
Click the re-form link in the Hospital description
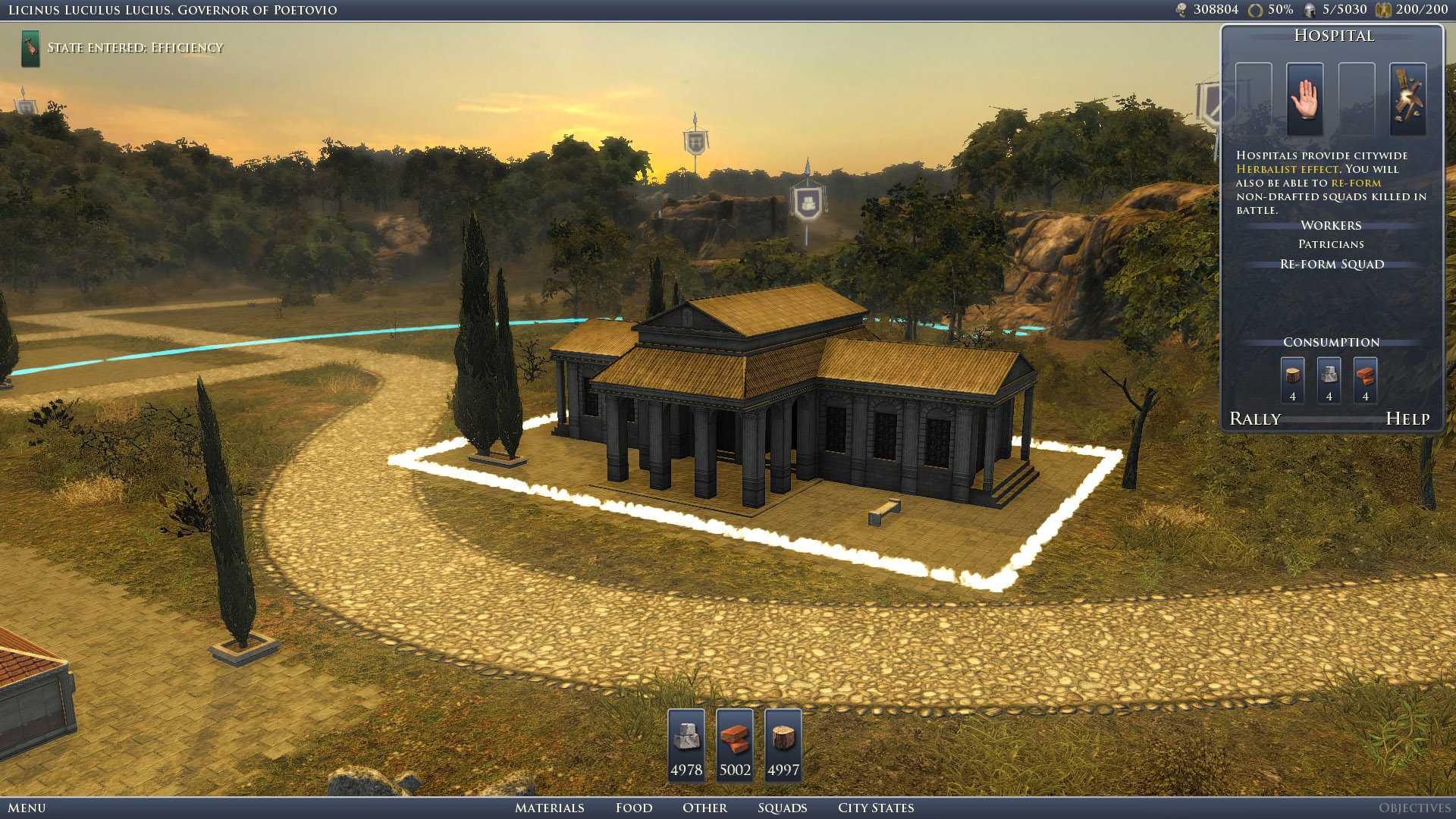(x=1357, y=182)
